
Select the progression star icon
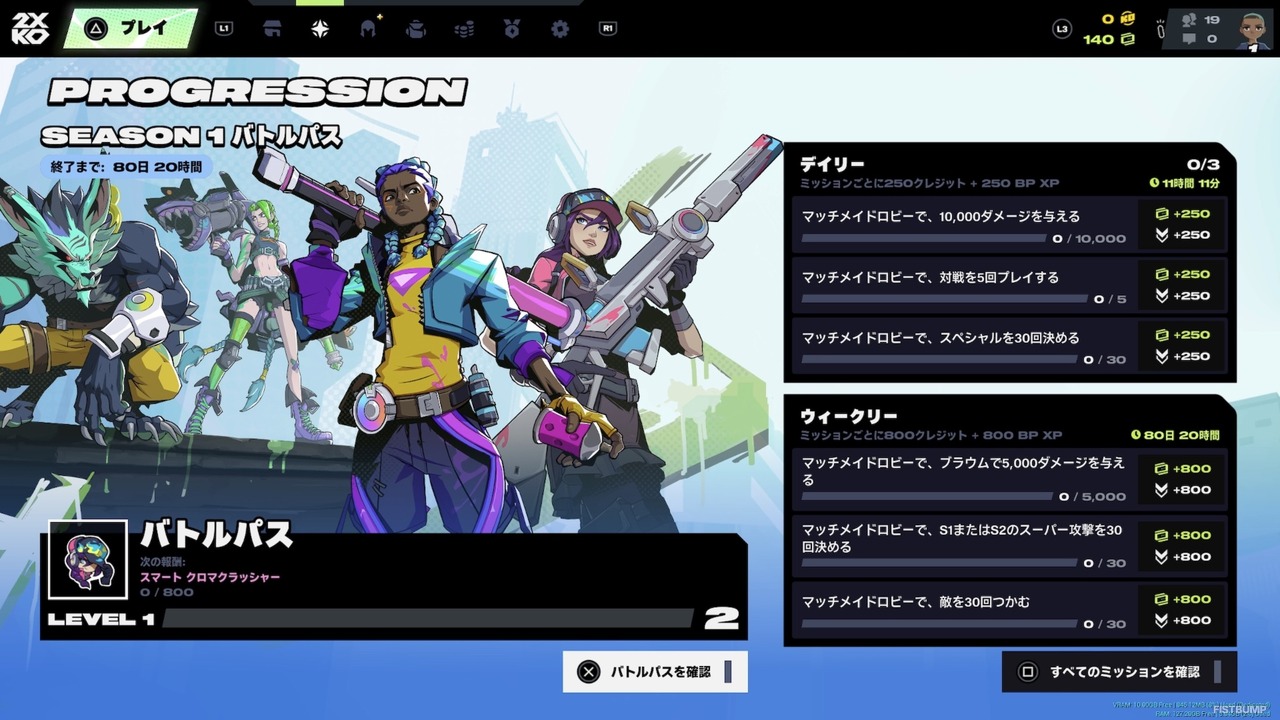(318, 29)
